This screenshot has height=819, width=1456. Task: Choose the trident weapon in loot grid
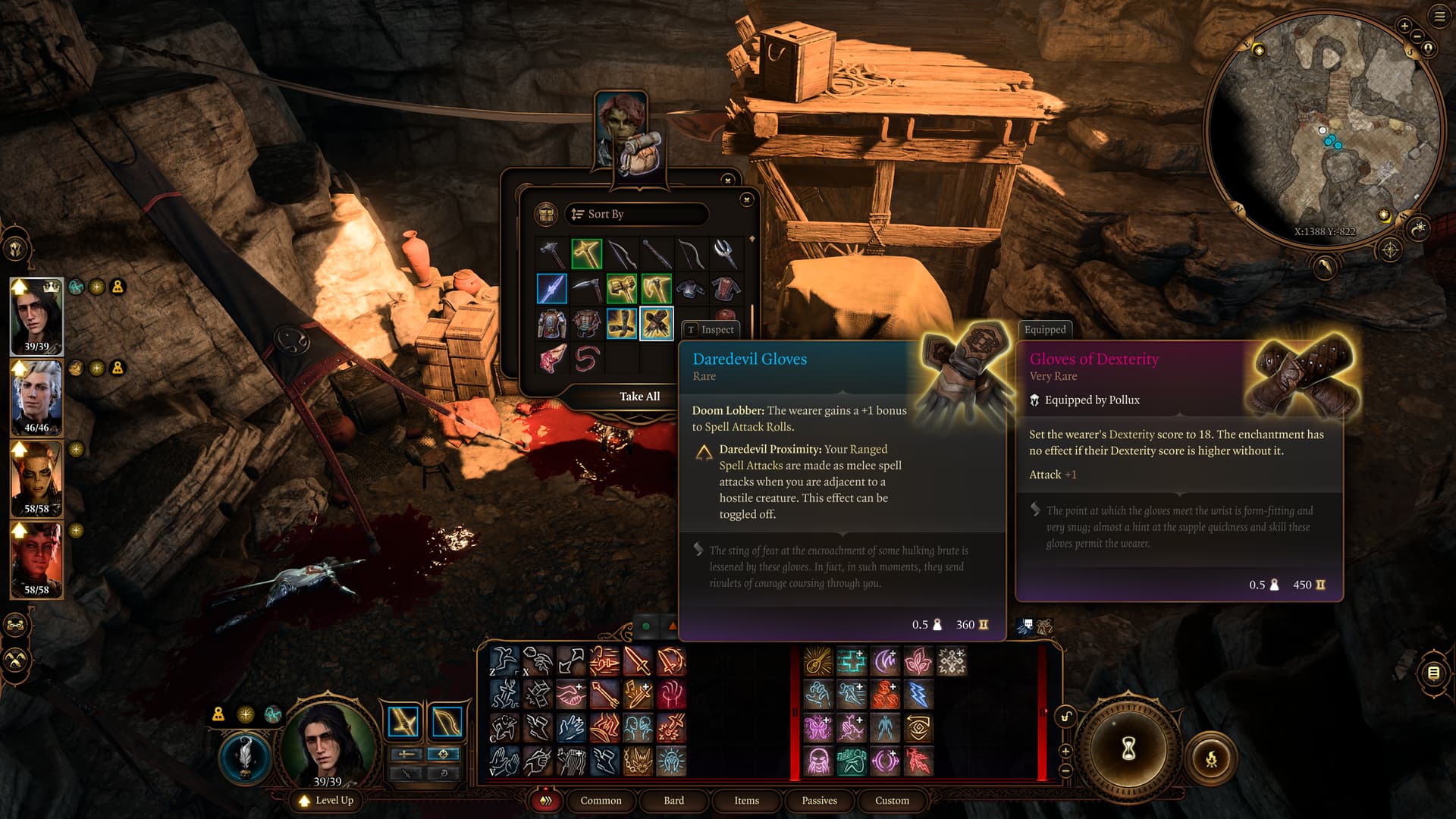726,254
